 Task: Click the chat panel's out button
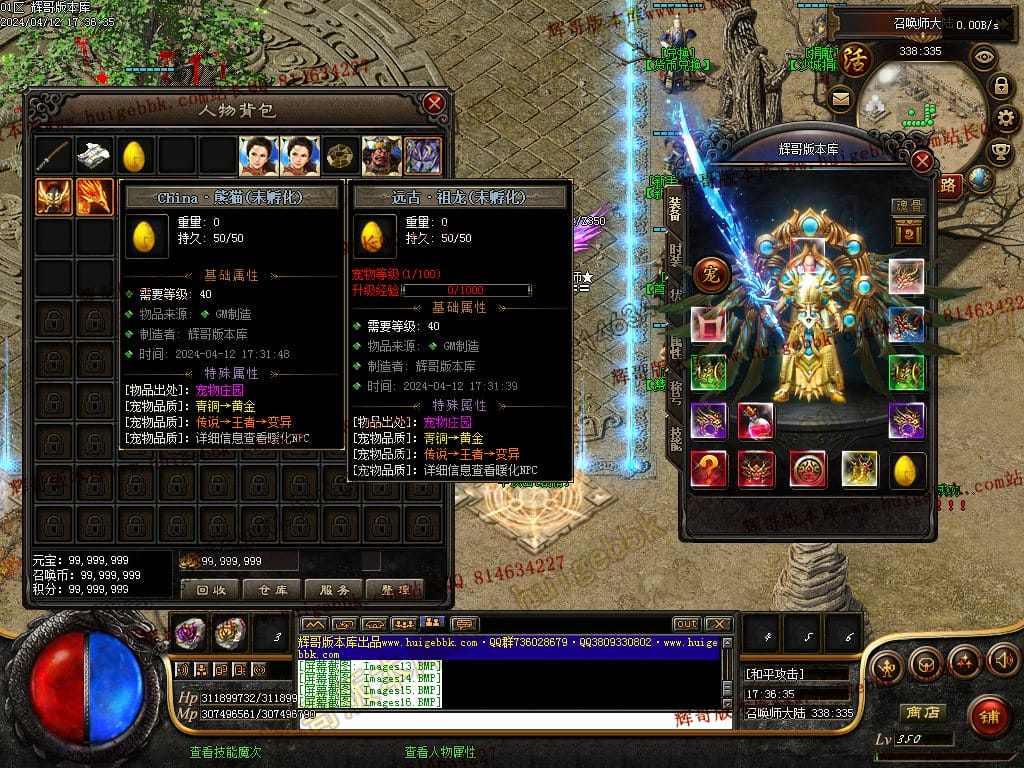click(686, 624)
